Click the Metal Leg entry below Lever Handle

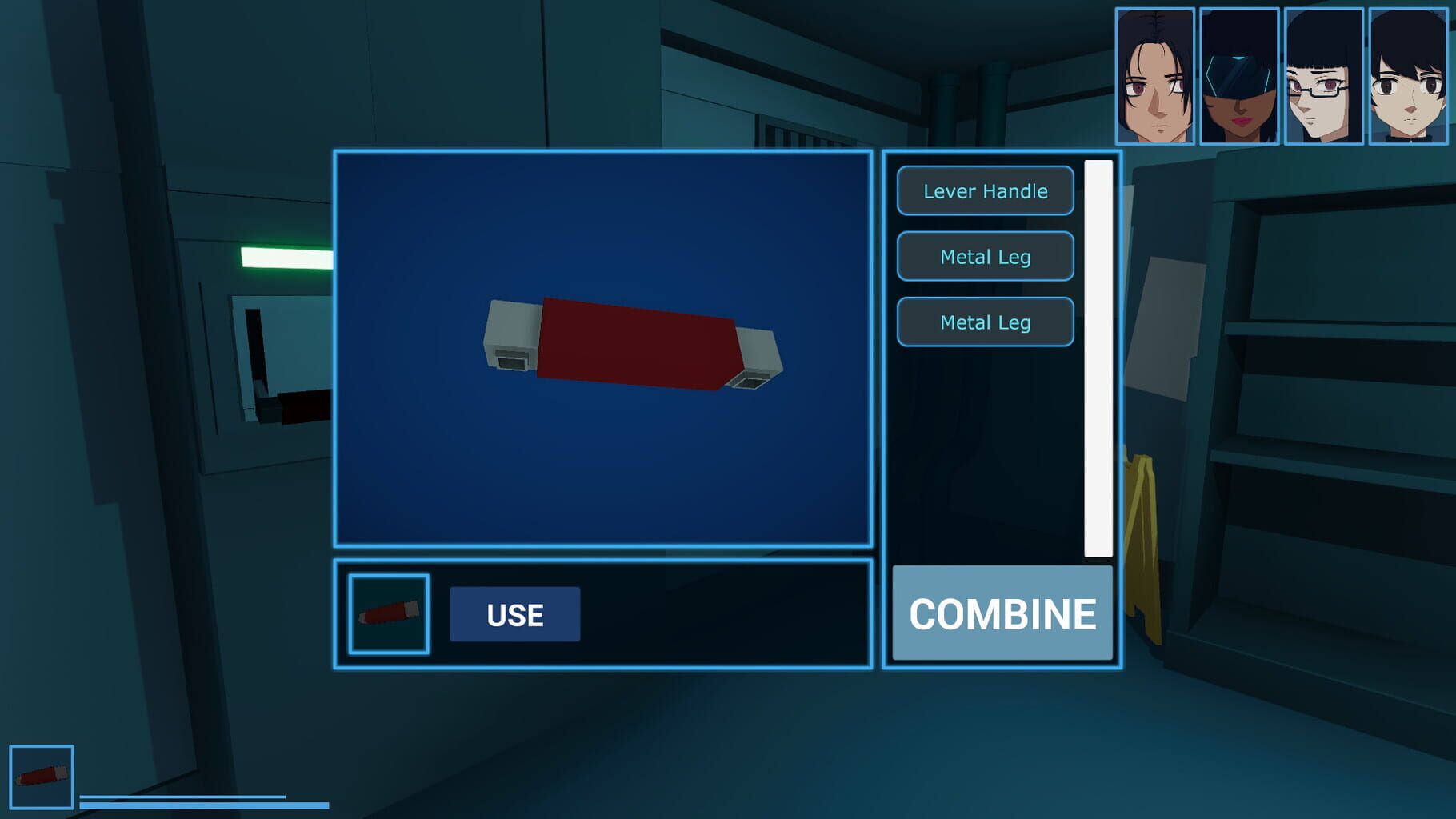985,256
